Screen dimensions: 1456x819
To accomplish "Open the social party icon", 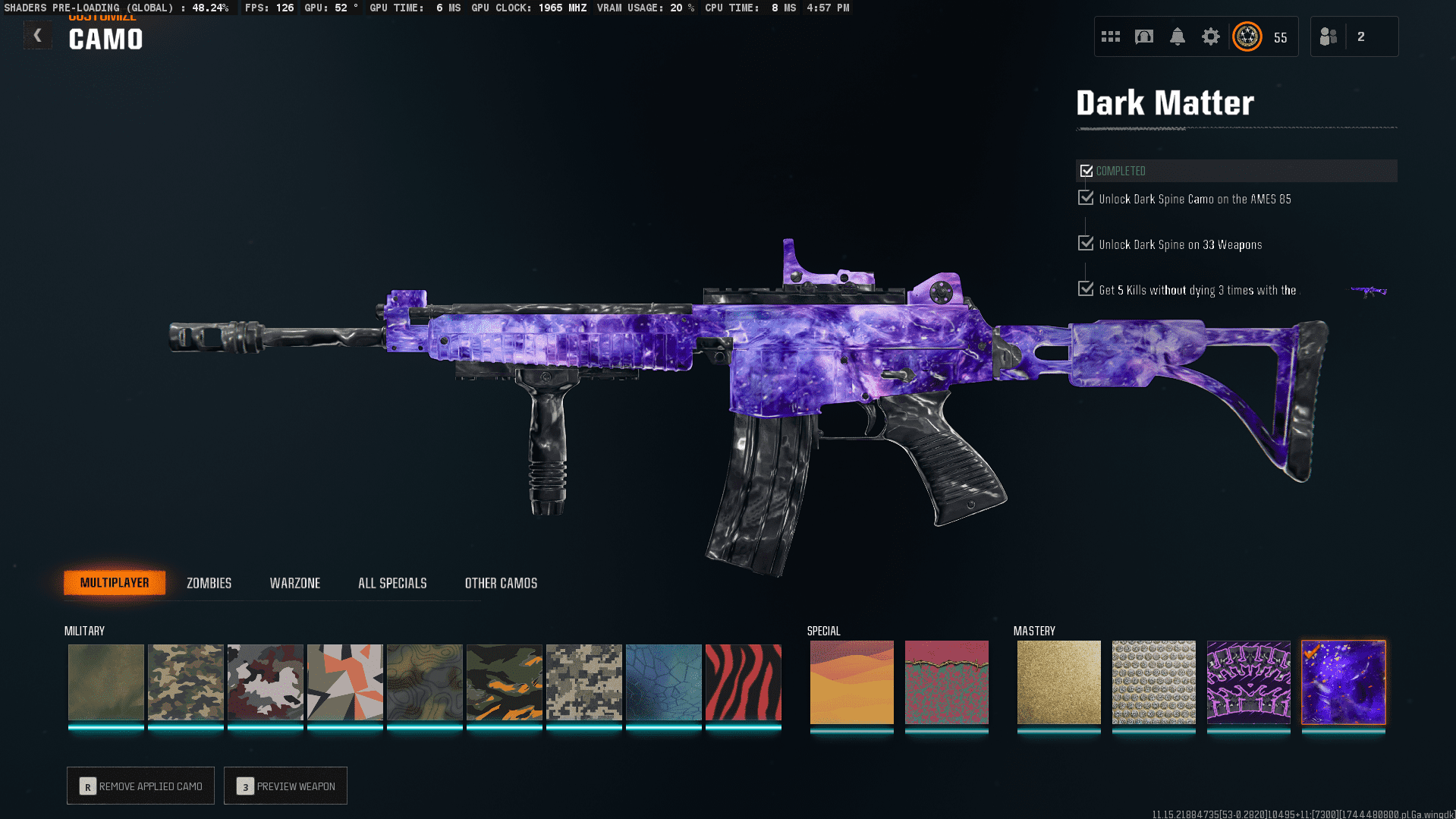I will [x=1329, y=36].
